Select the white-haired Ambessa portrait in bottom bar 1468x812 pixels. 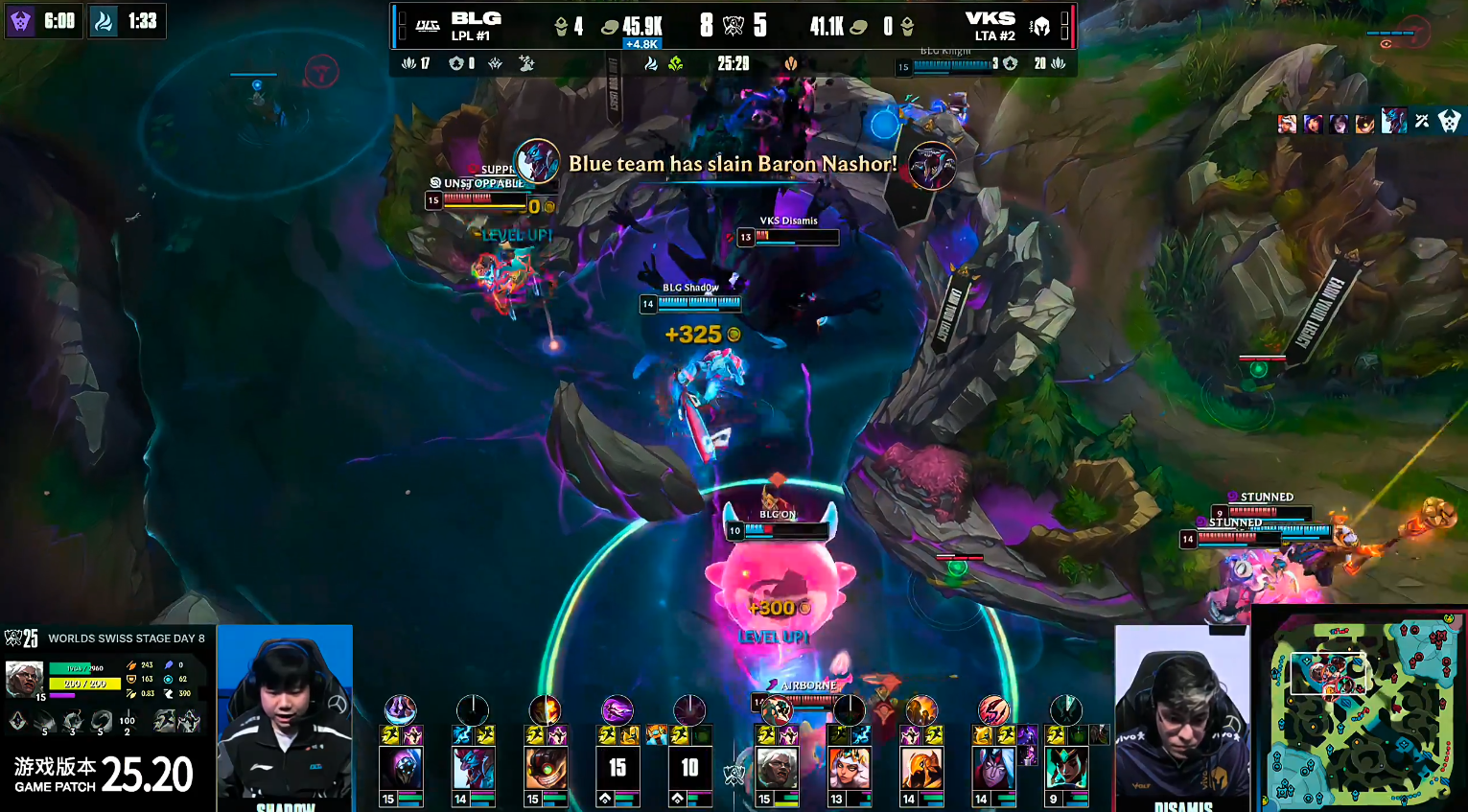coord(776,768)
